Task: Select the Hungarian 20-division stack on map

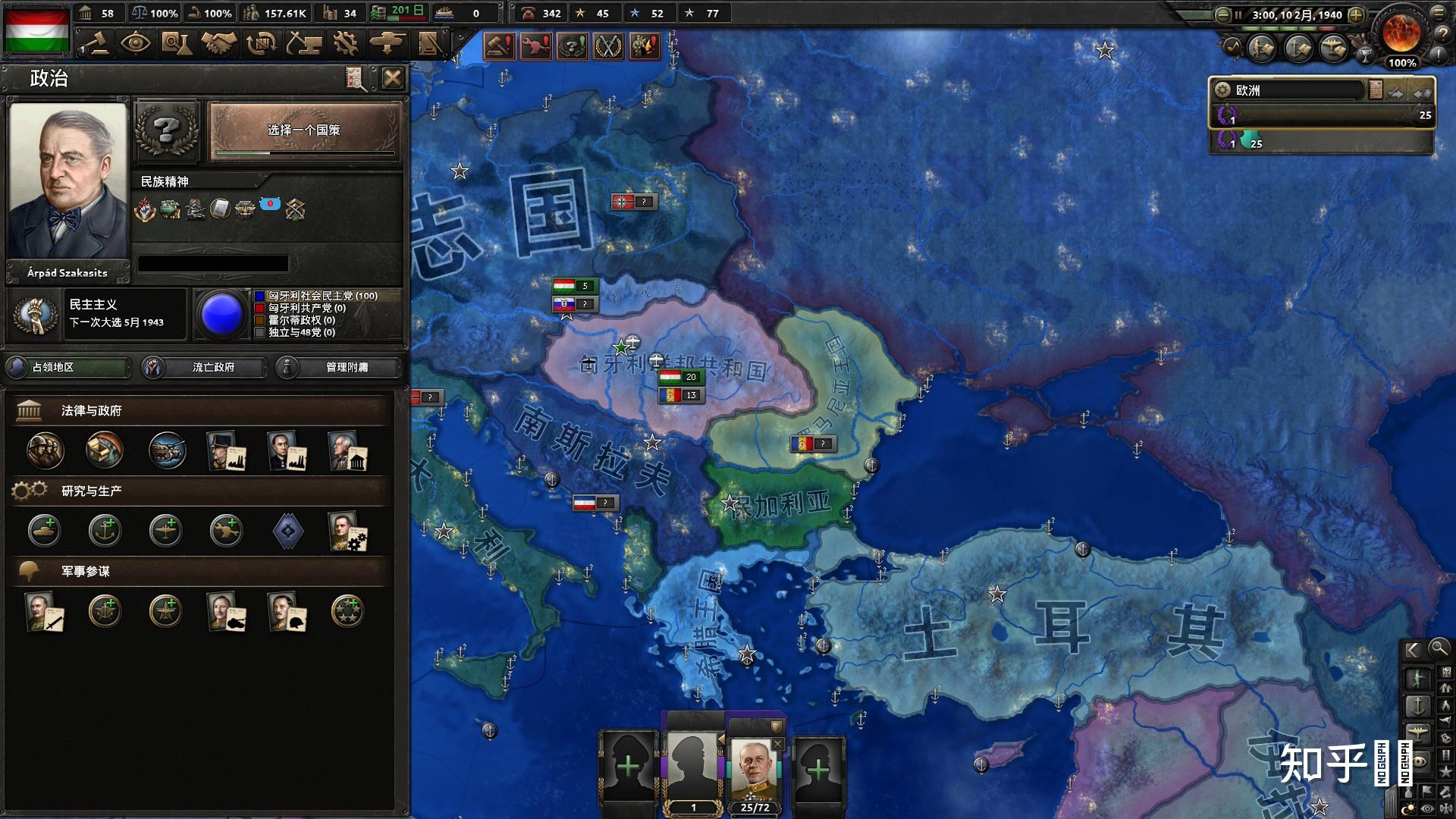Action: coord(680,377)
